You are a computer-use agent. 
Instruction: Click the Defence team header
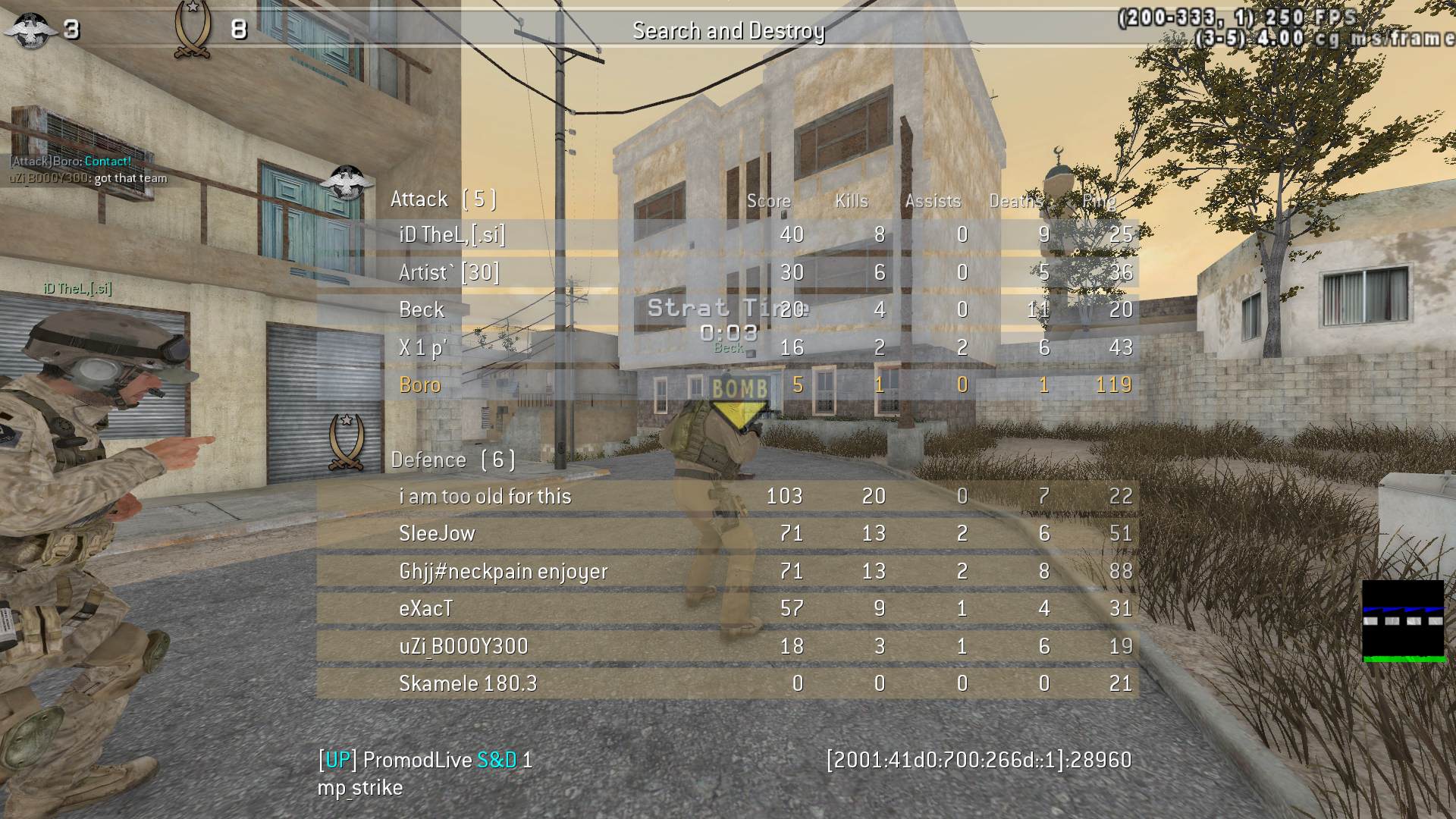coord(453,460)
